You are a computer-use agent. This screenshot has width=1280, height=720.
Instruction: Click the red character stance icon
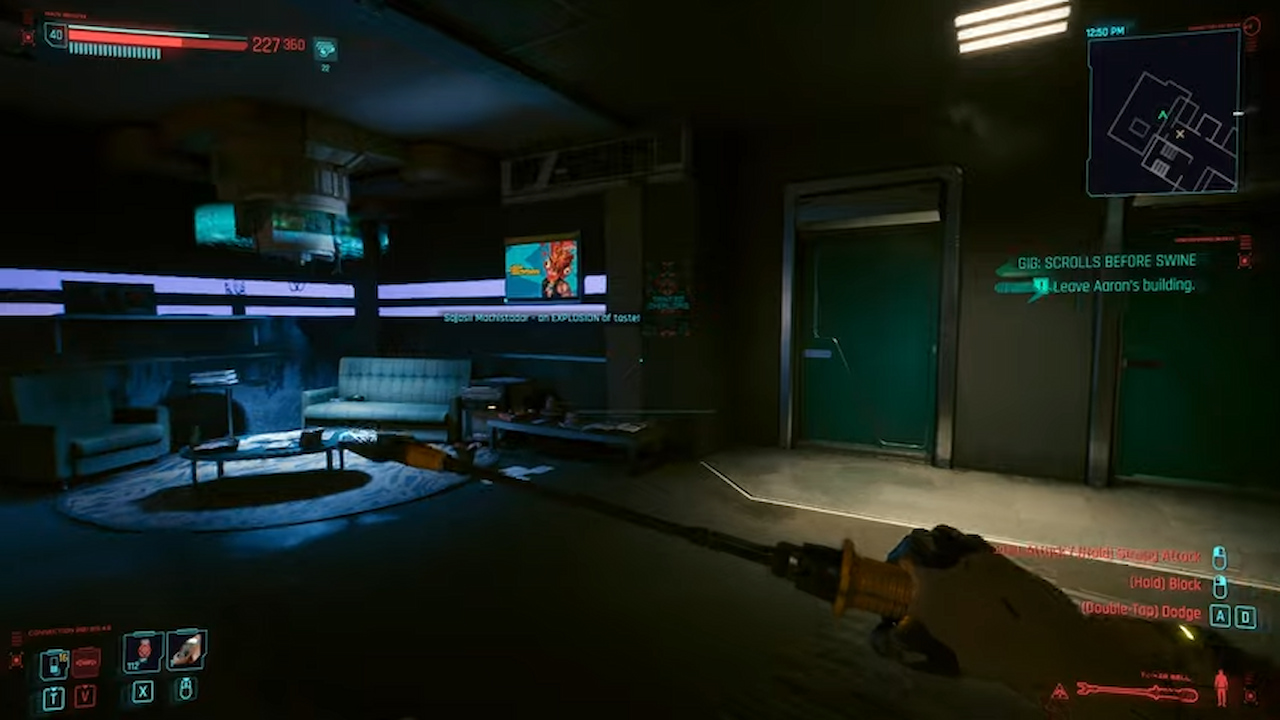pyautogui.click(x=1221, y=688)
